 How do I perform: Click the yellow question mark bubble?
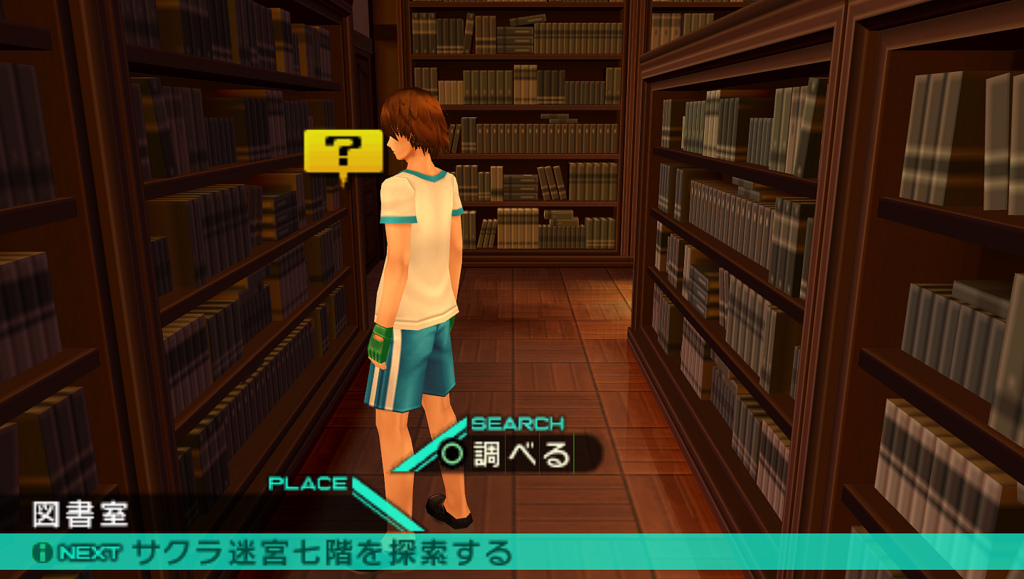343,153
